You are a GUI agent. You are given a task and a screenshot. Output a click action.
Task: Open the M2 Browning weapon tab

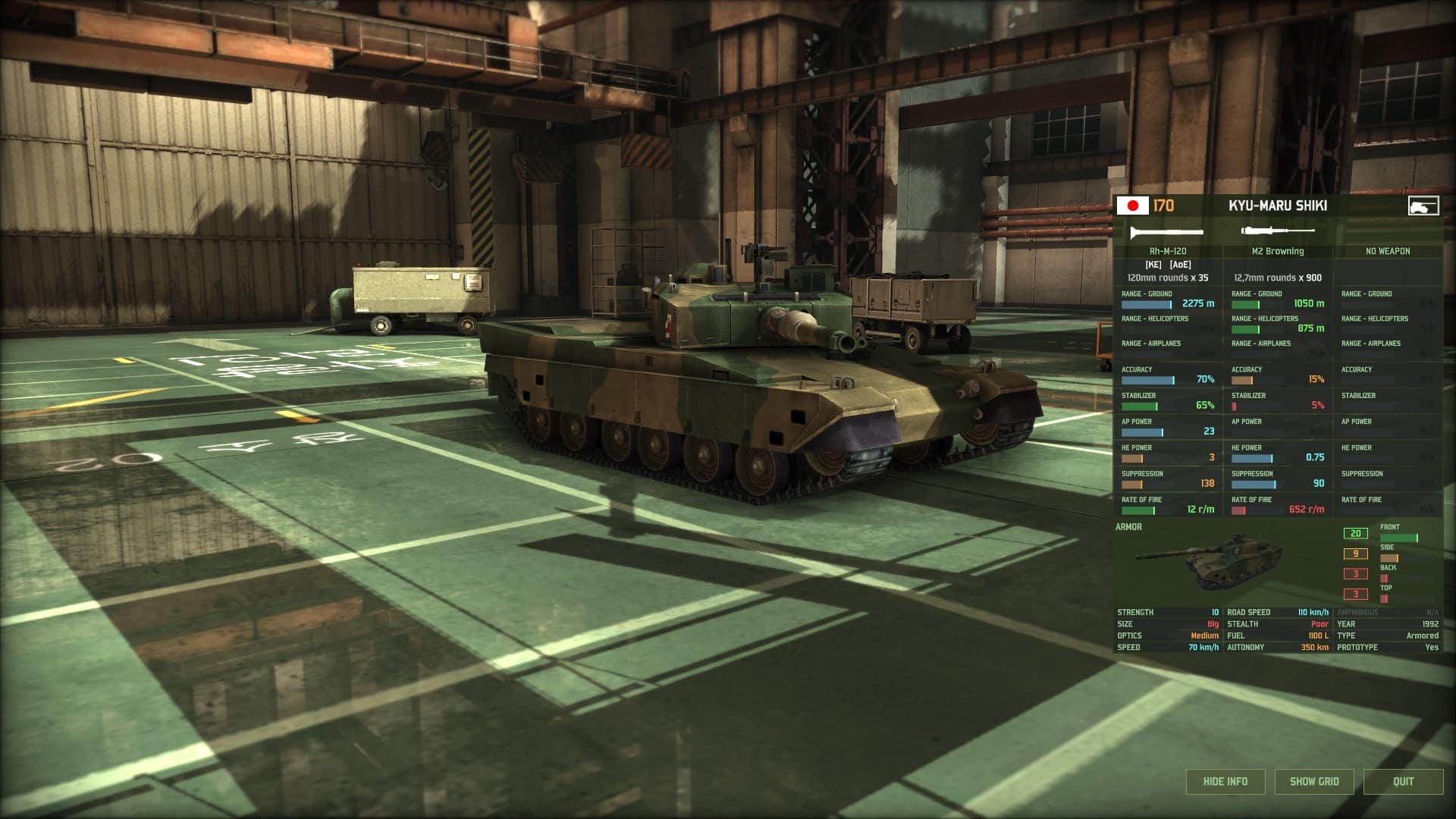click(x=1278, y=249)
